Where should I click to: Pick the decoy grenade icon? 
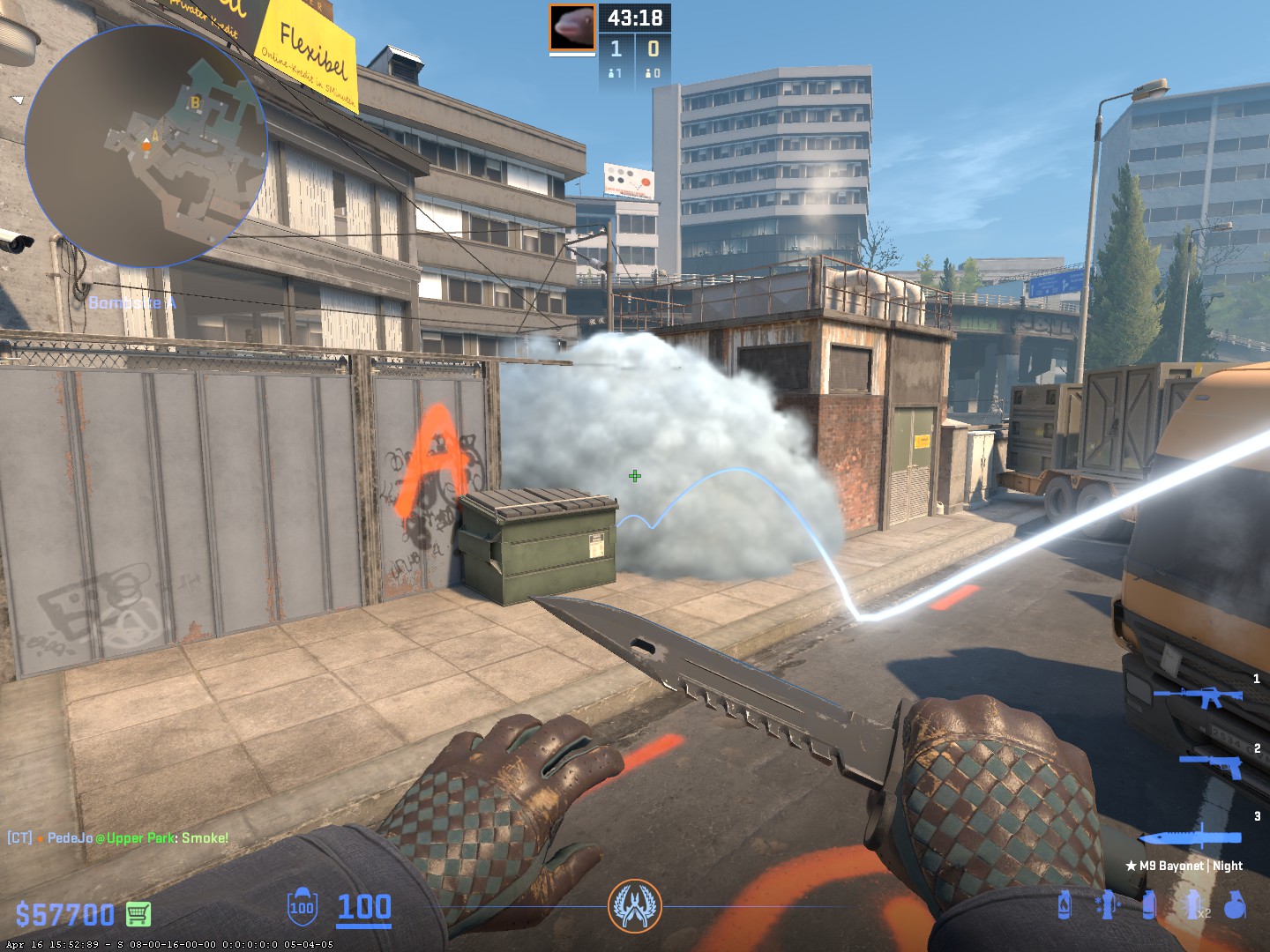click(1106, 904)
